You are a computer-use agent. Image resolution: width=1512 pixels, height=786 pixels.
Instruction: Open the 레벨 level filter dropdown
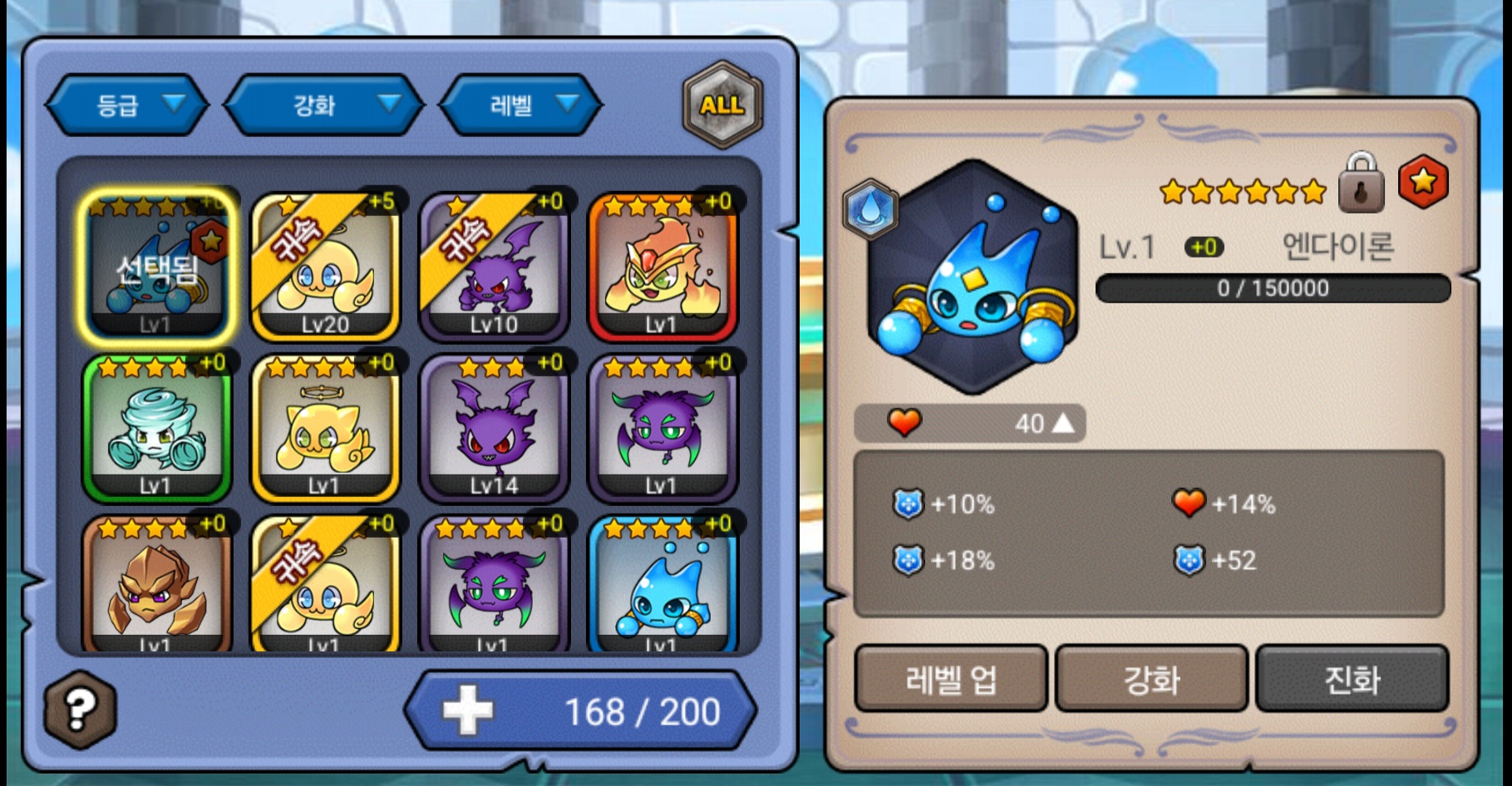click(520, 105)
